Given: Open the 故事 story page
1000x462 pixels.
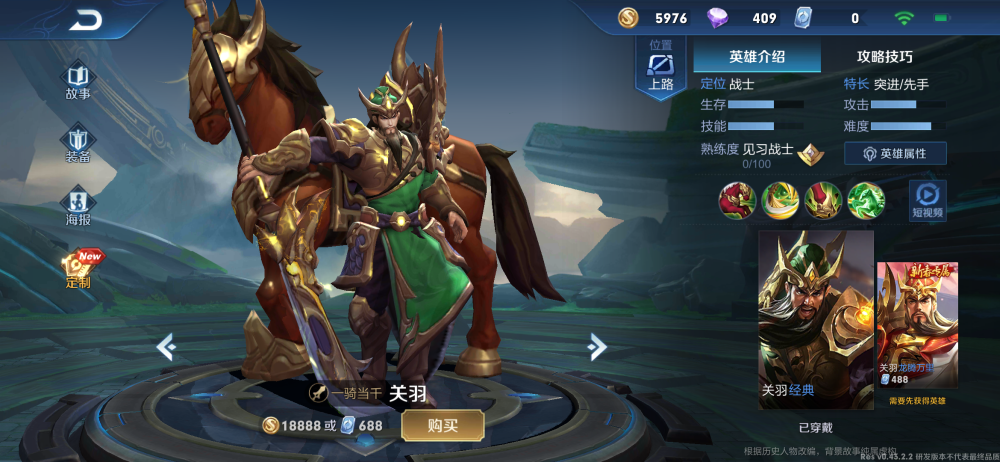Looking at the screenshot, I should [78, 81].
